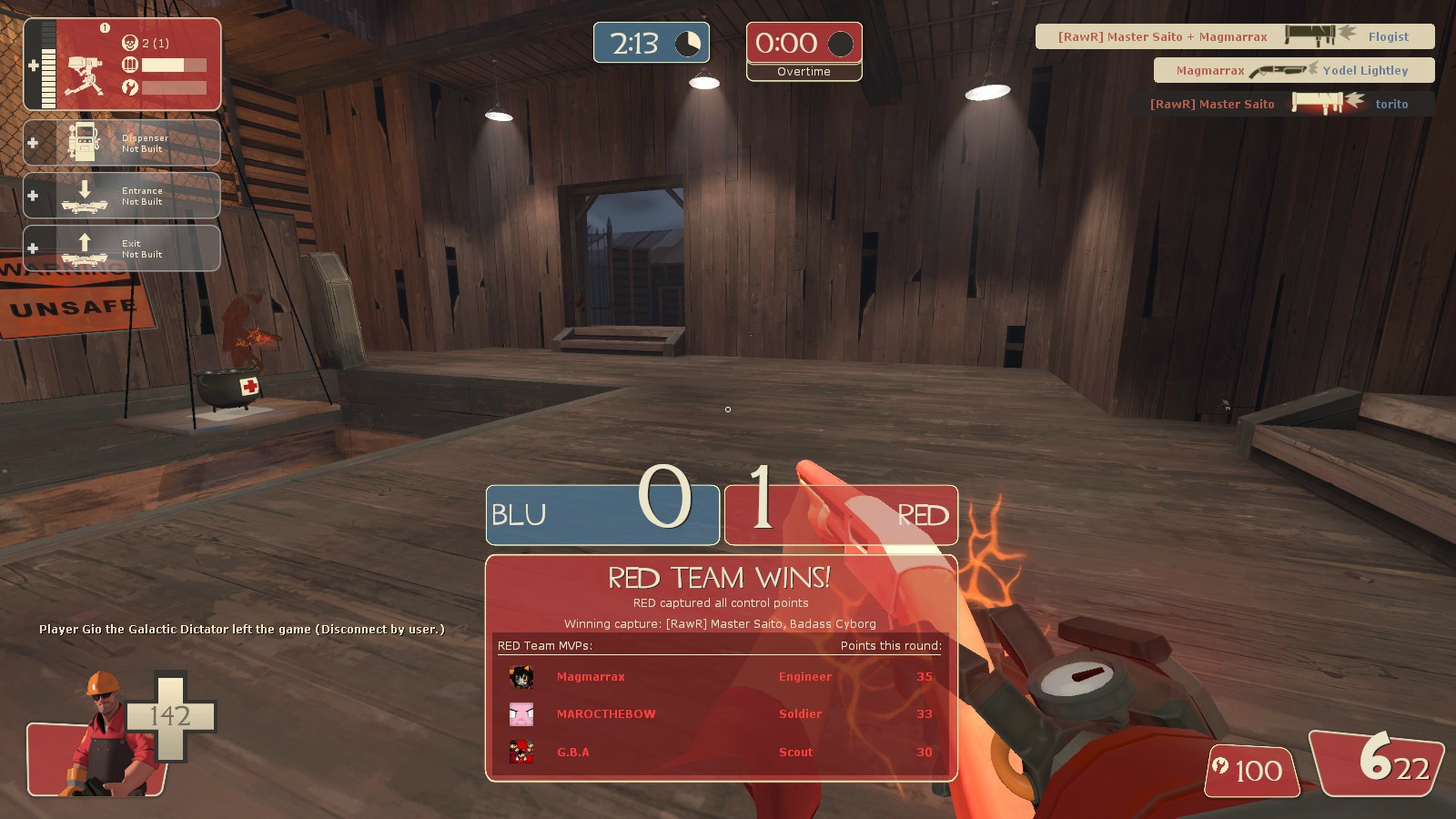
Task: Select G.B.A in the MVP list
Action: [x=572, y=753]
